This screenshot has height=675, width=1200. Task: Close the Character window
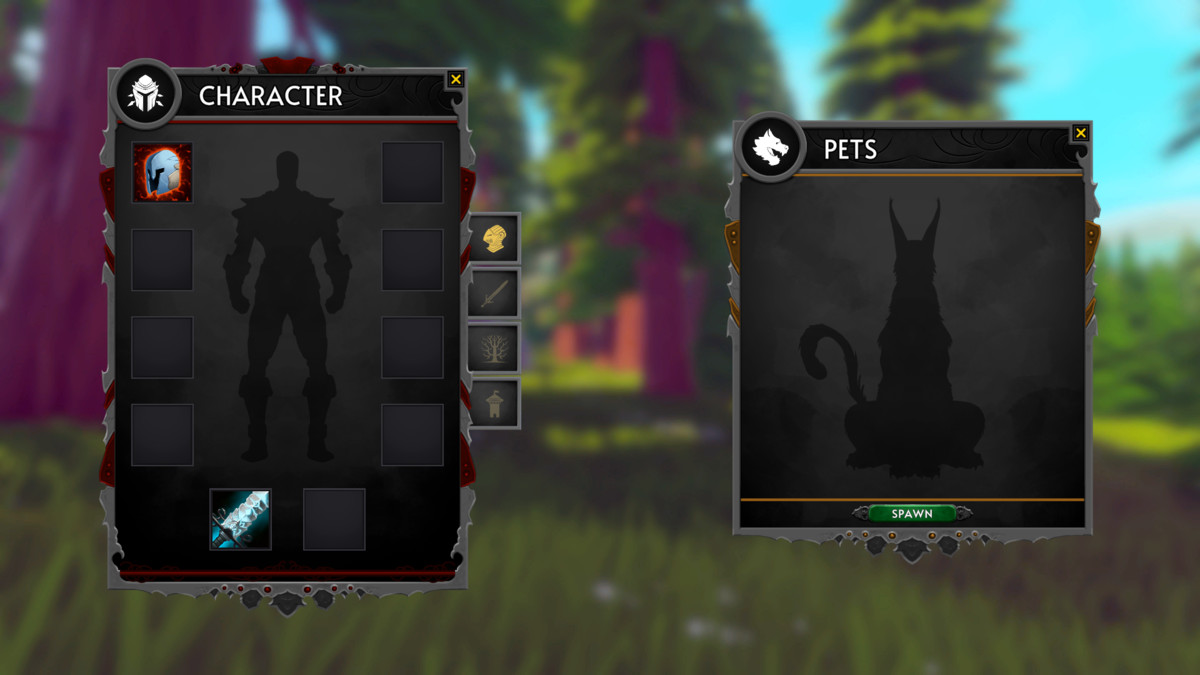pyautogui.click(x=456, y=79)
